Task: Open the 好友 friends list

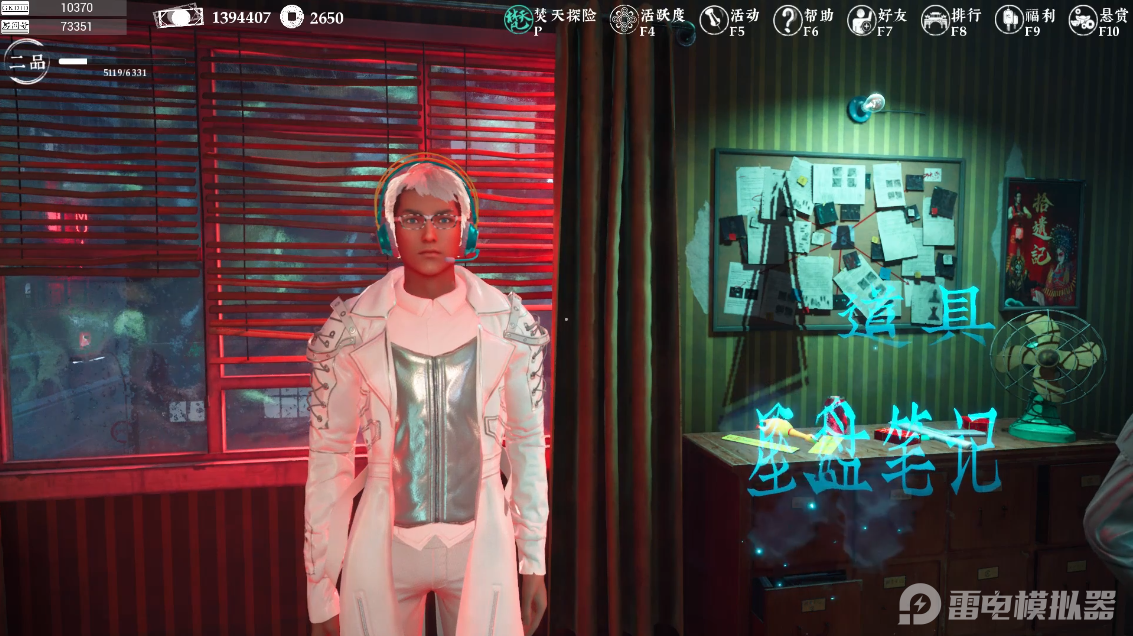Action: (861, 20)
